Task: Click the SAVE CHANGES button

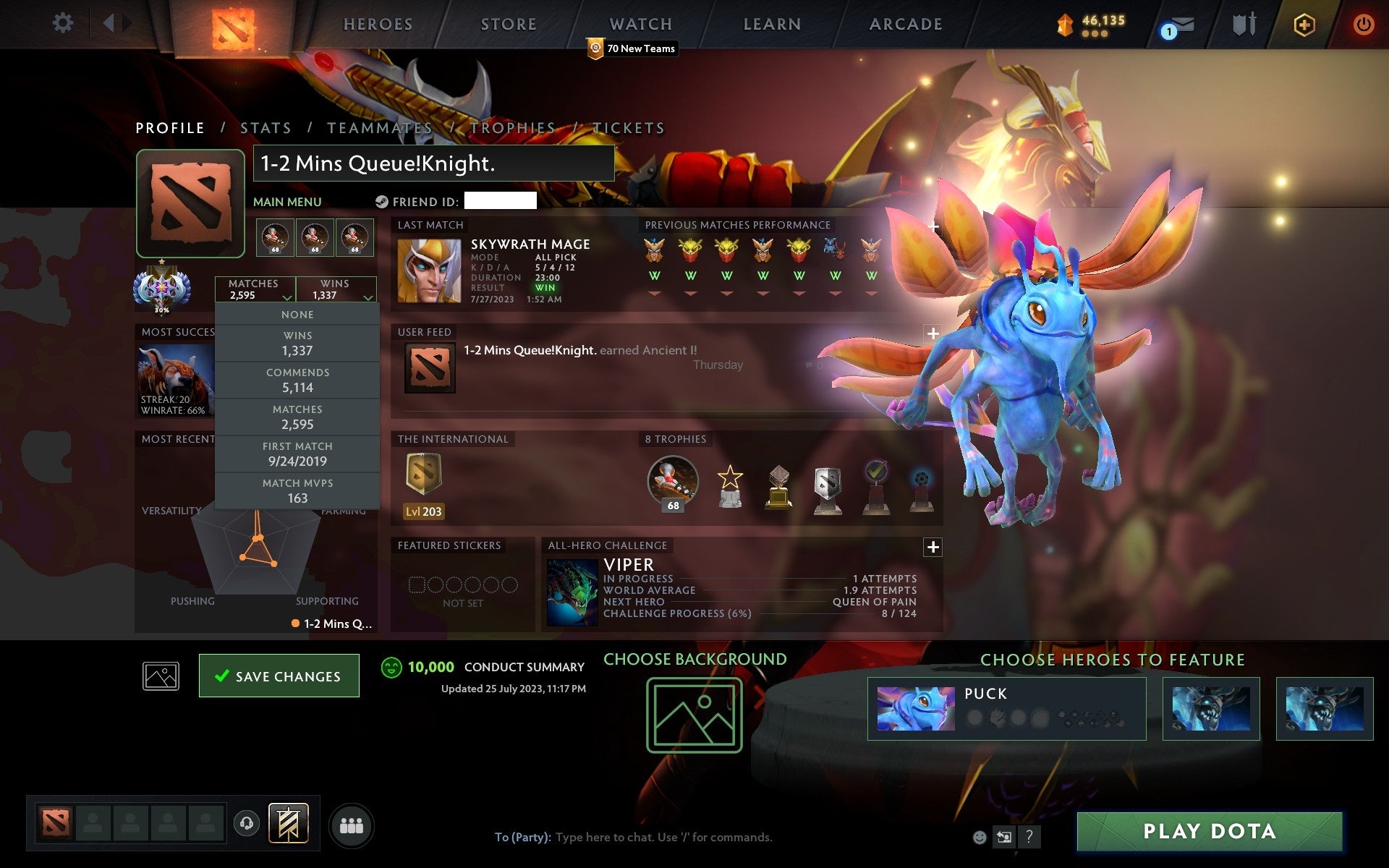Action: click(279, 676)
